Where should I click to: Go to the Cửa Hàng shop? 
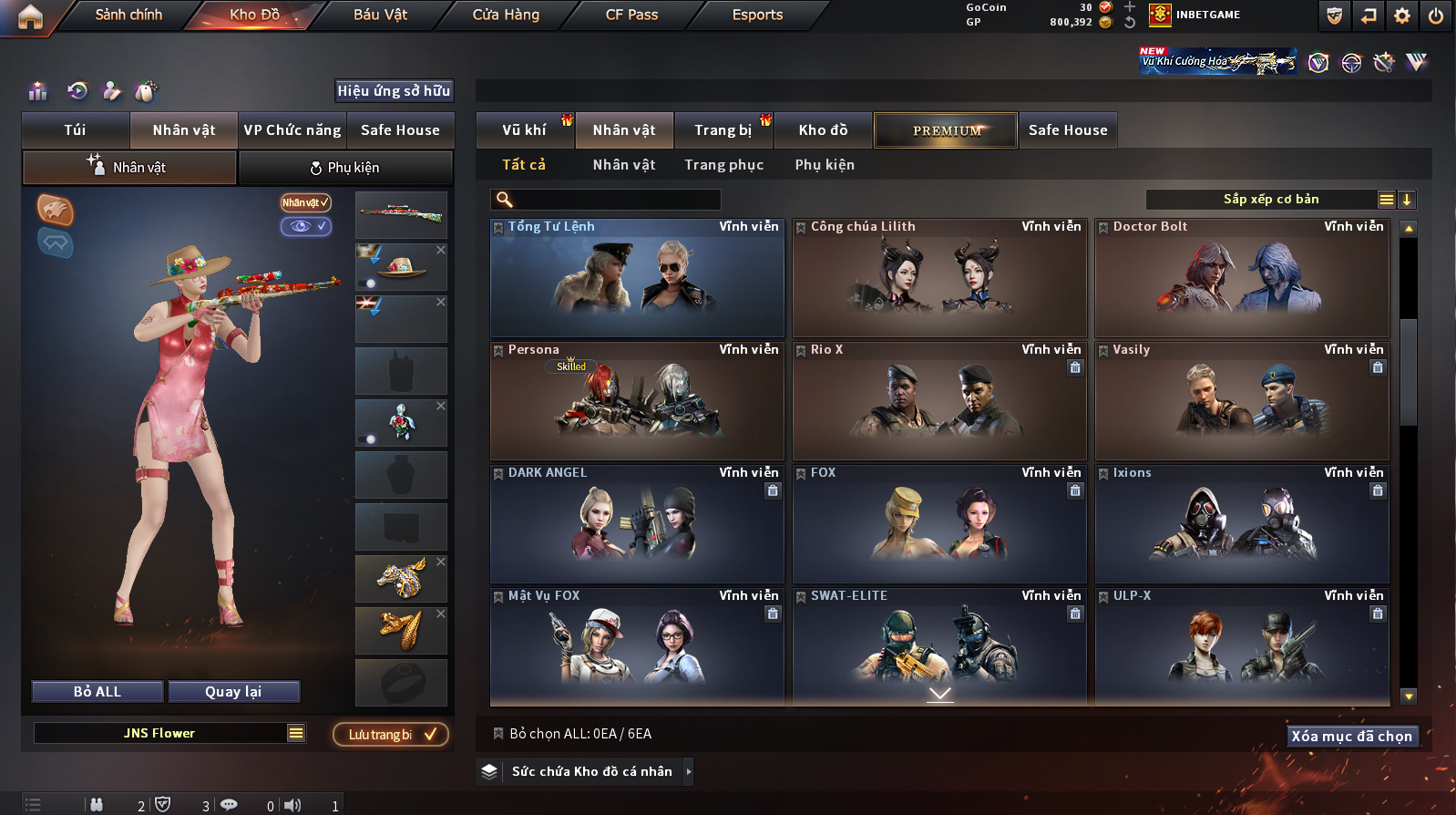tap(506, 15)
